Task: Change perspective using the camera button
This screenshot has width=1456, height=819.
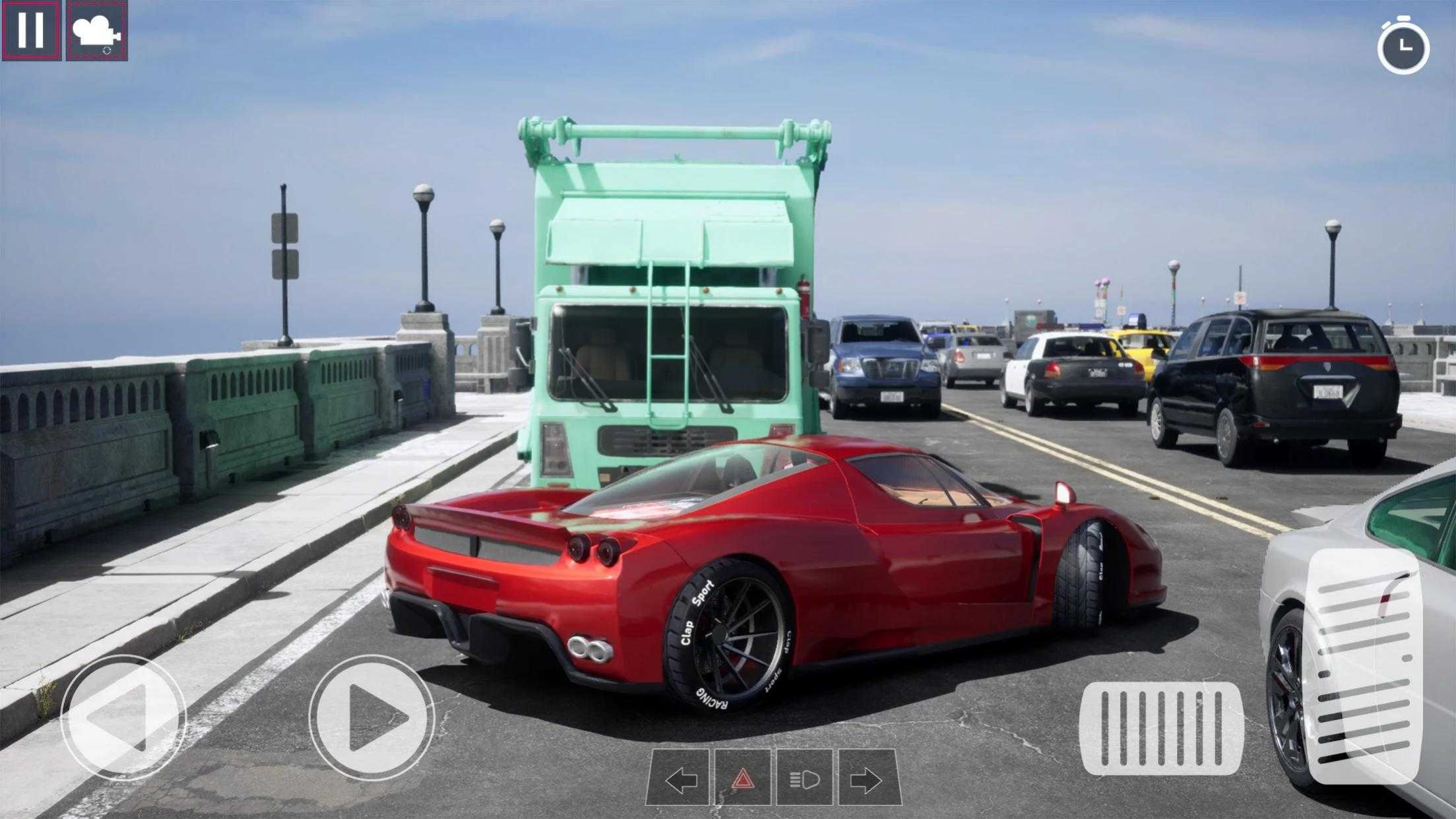Action: coord(97,29)
